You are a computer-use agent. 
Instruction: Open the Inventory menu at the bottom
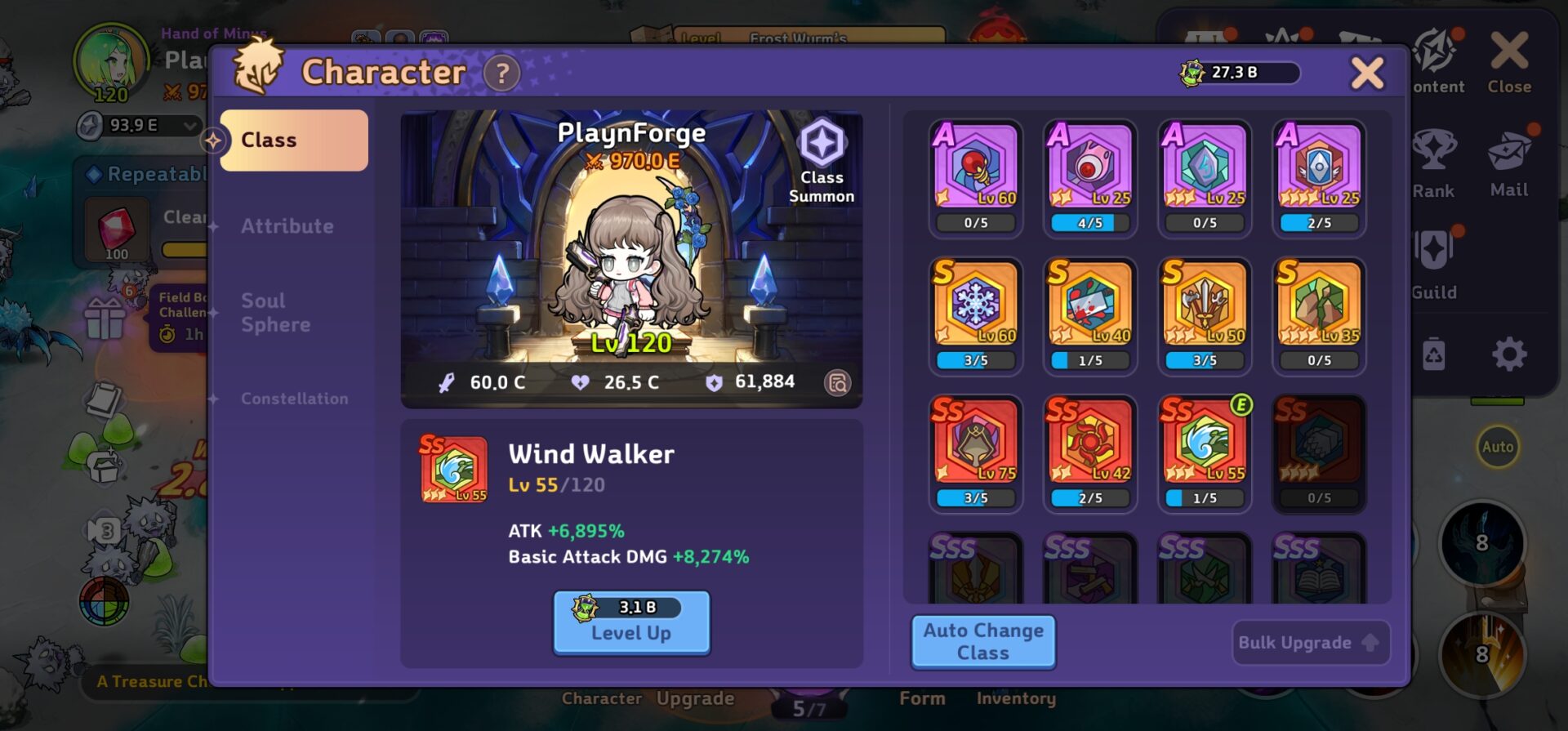(1017, 698)
